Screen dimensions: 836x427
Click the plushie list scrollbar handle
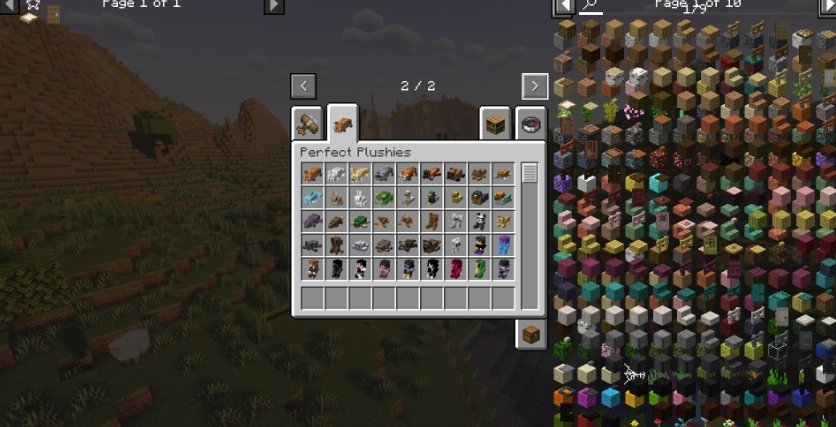[529, 173]
